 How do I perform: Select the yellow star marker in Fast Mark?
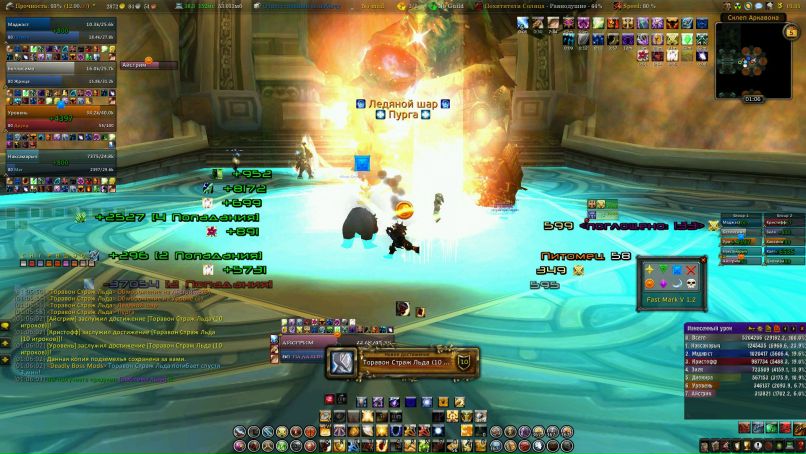click(648, 270)
